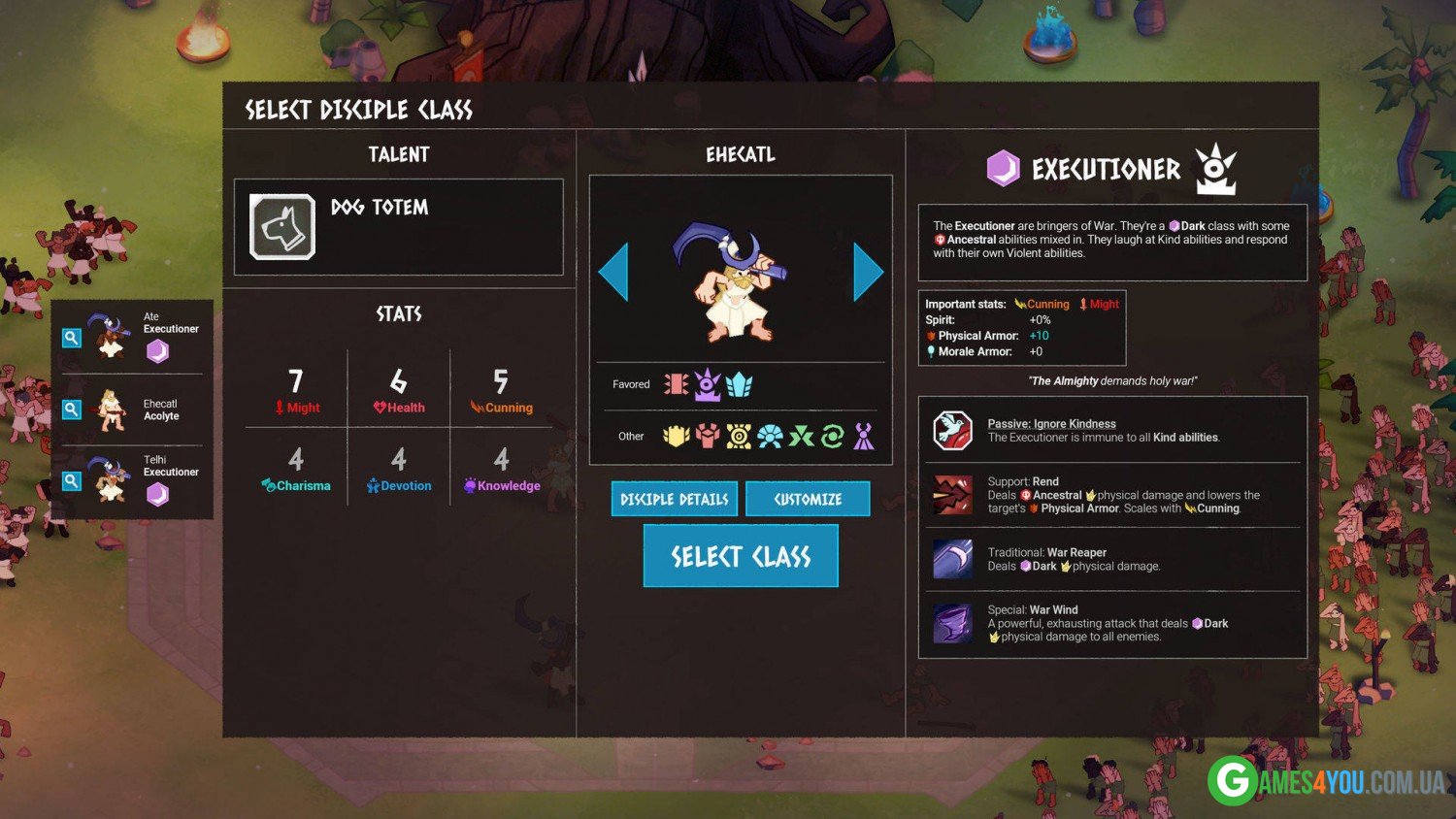Show the next class with right arrow

tap(868, 272)
